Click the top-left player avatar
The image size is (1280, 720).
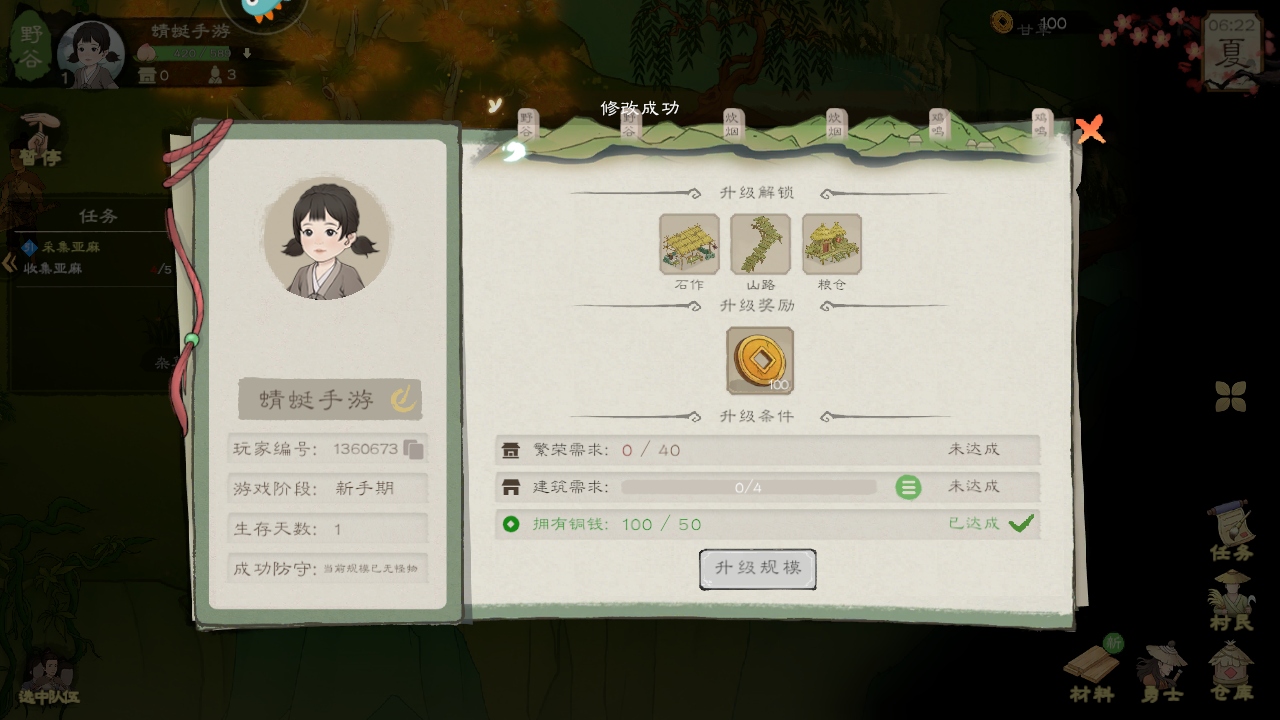(91, 53)
